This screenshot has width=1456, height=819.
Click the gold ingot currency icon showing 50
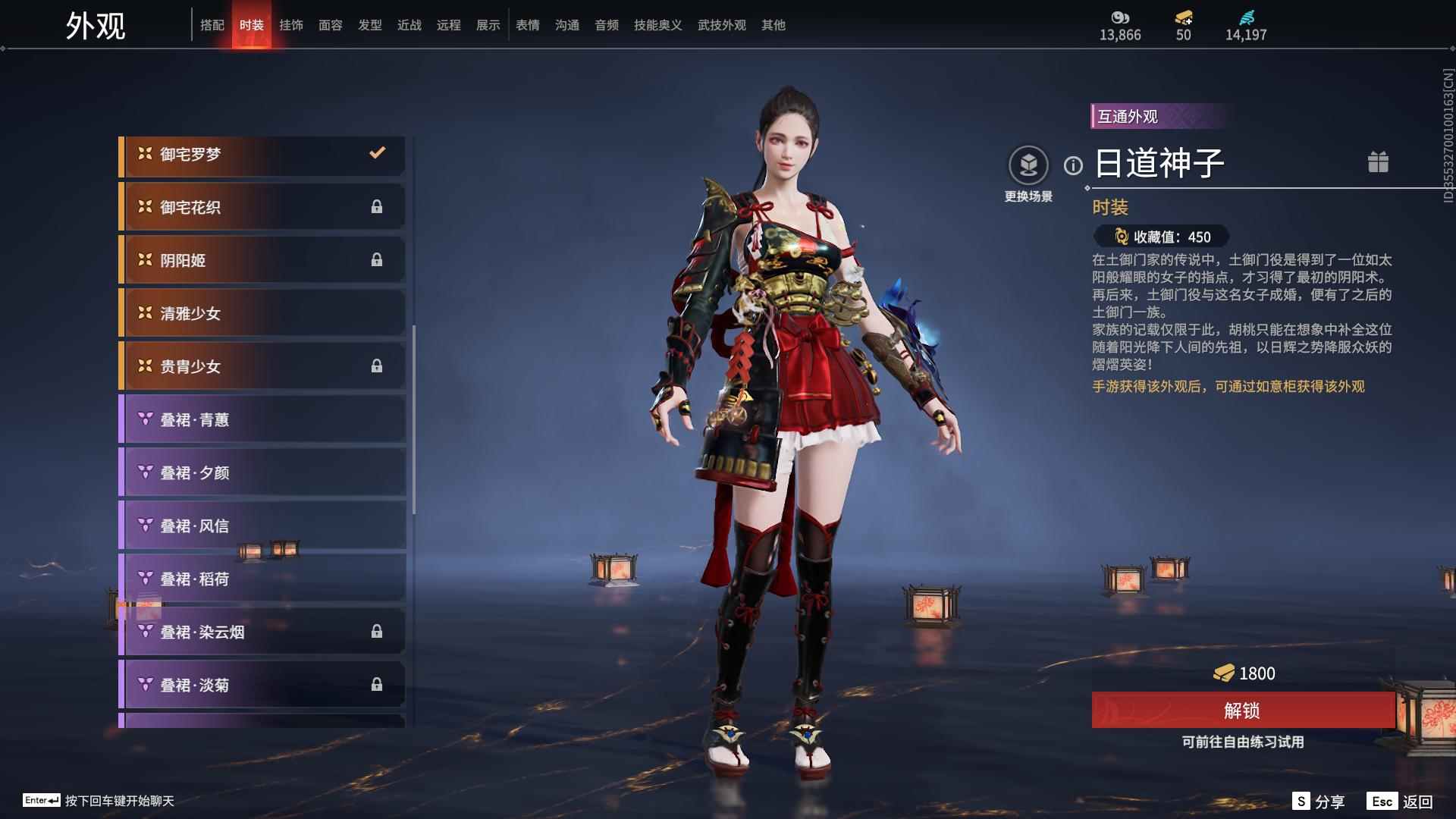point(1182,17)
